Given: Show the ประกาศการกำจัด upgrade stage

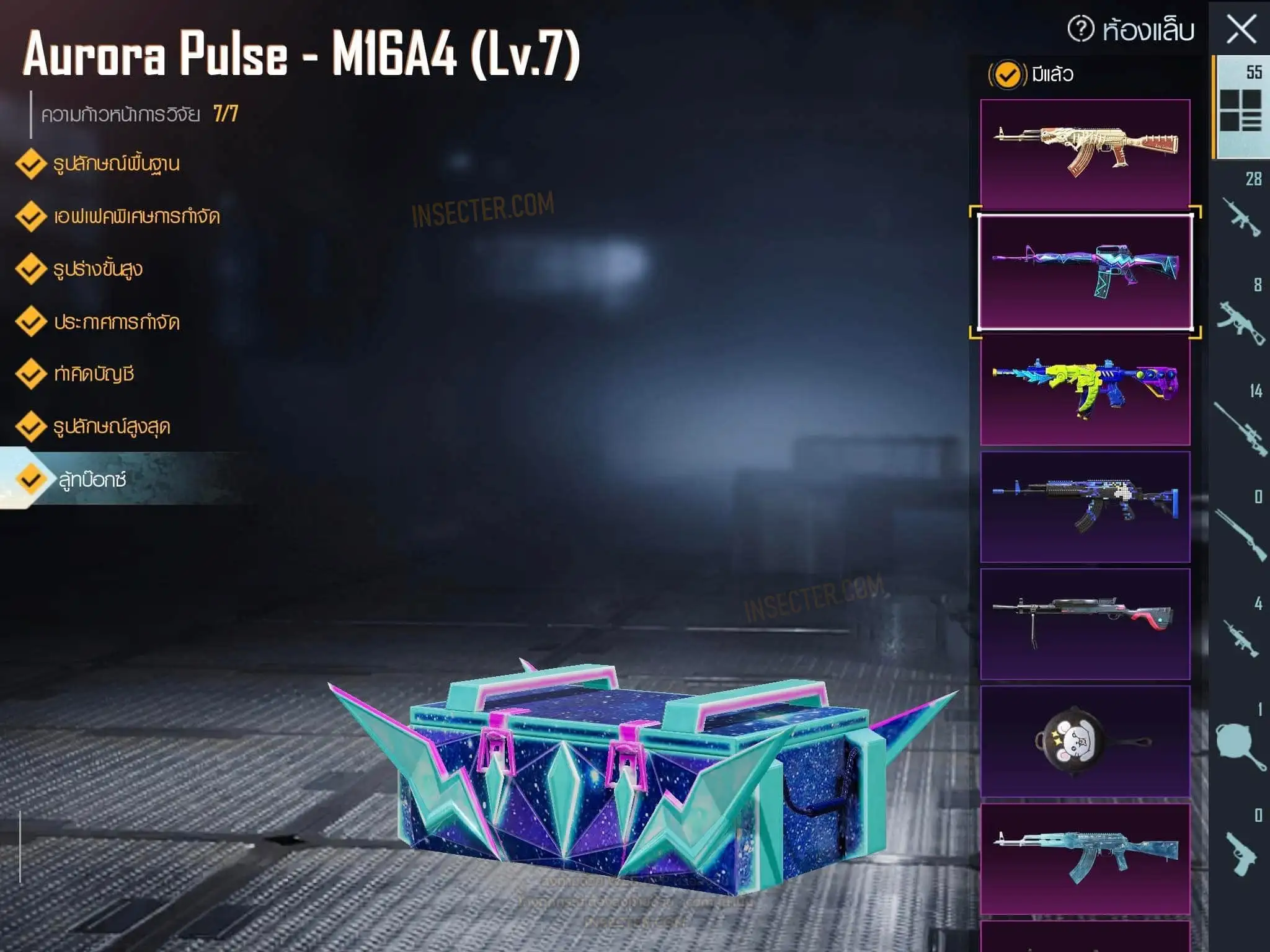Looking at the screenshot, I should coord(116,322).
